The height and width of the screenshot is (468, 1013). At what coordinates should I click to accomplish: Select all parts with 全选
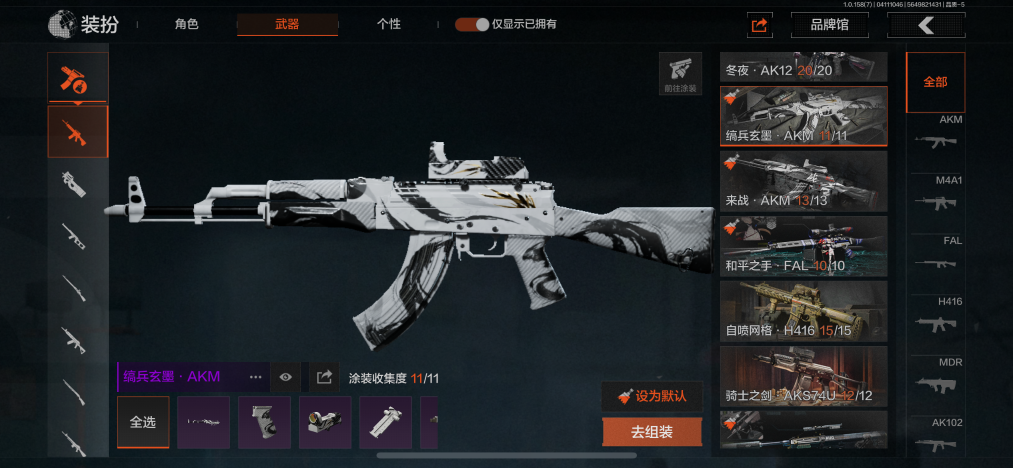tap(143, 422)
